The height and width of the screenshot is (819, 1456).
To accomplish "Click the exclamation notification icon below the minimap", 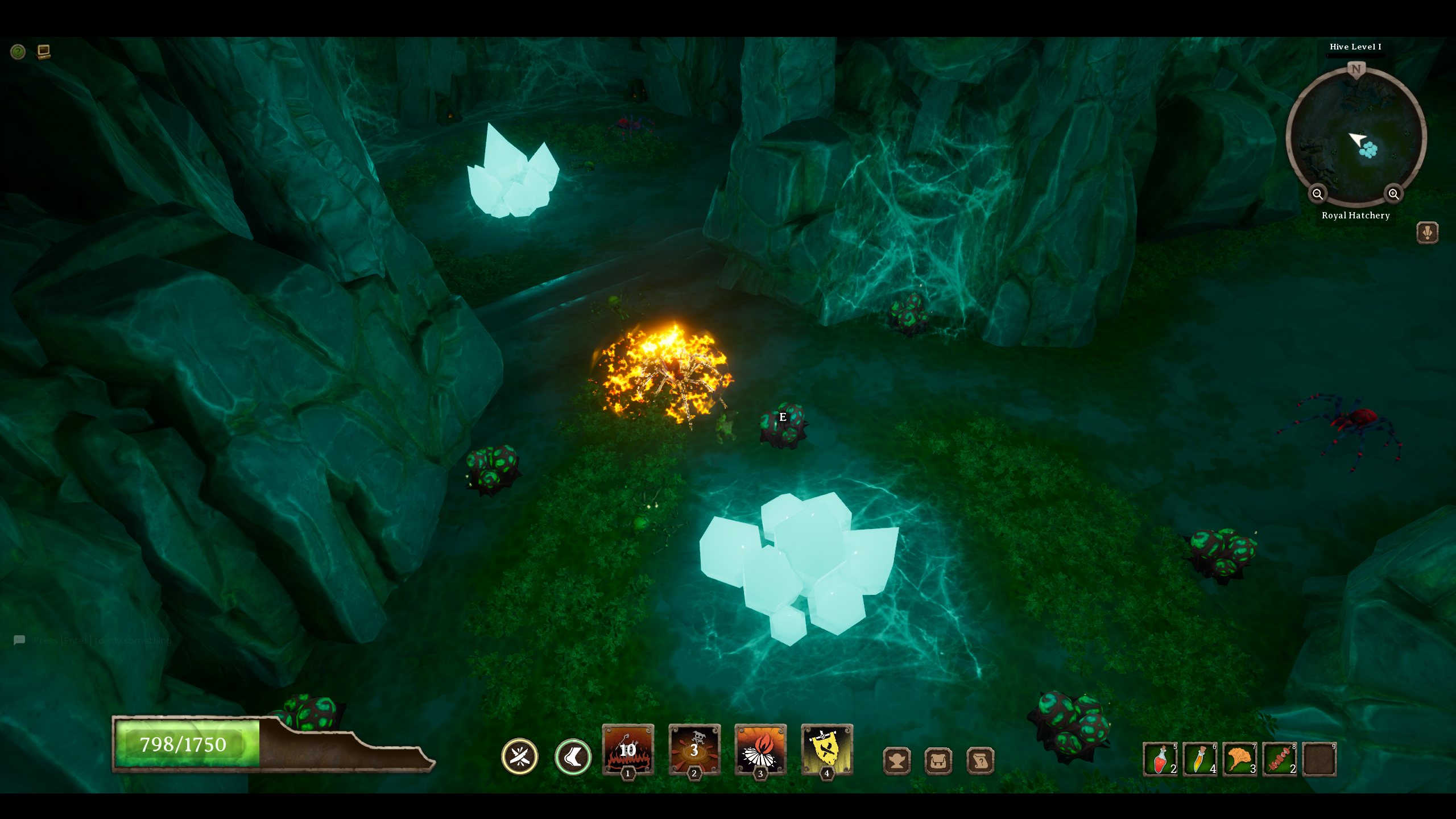I will pos(1428,231).
